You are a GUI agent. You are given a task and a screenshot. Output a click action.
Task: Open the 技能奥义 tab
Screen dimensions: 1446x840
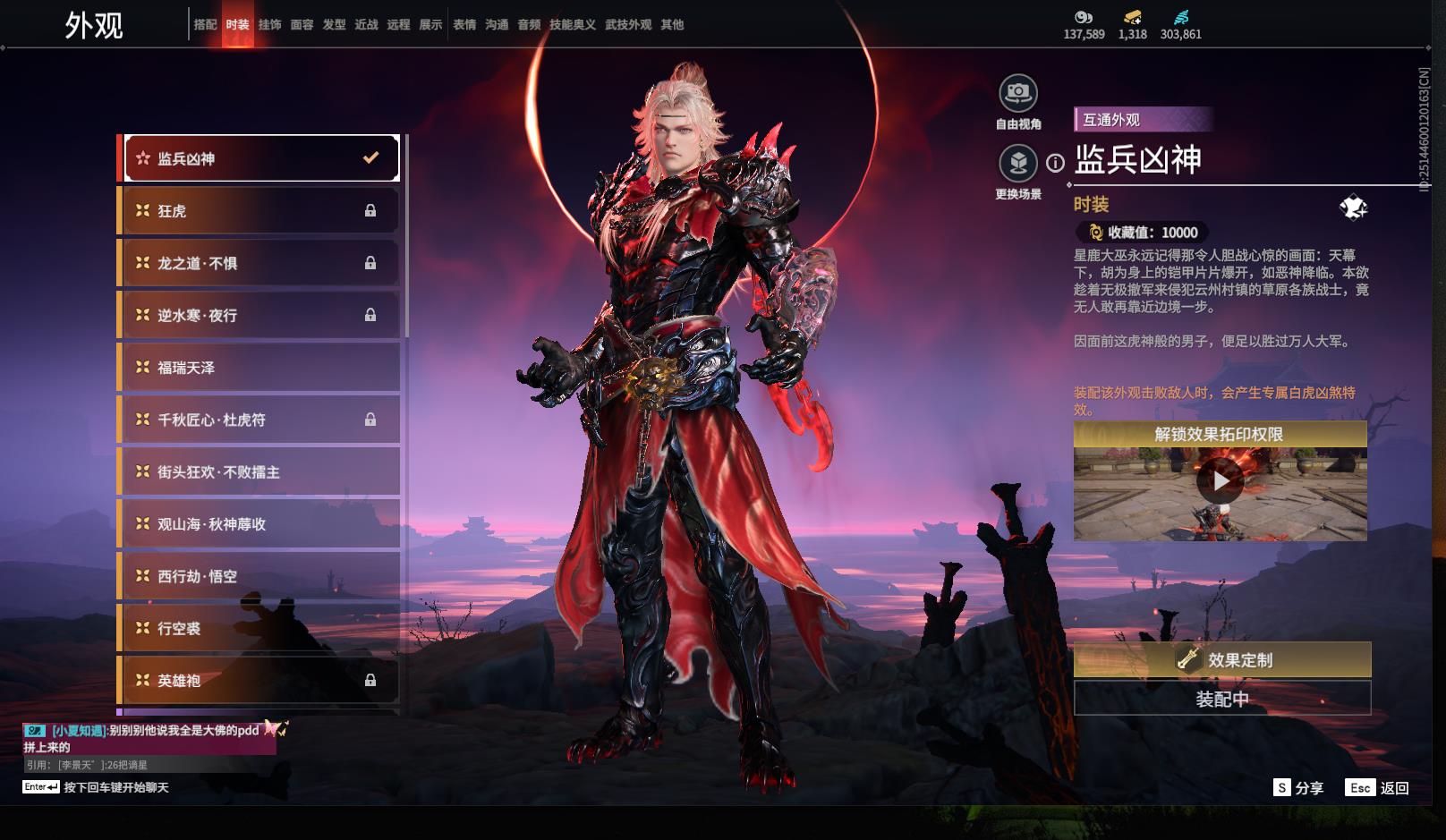[x=573, y=25]
